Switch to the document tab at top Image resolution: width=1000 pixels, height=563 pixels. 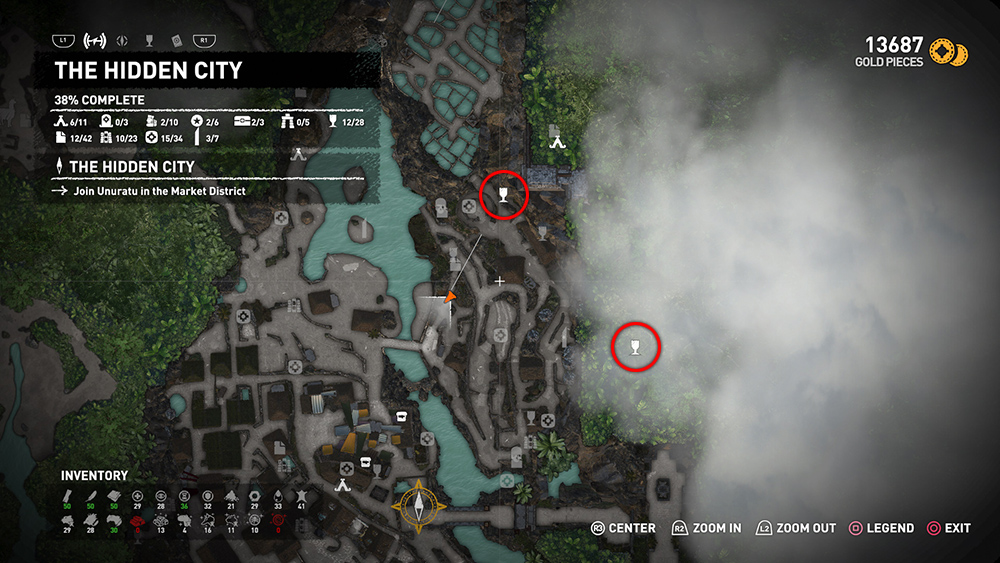(176, 41)
